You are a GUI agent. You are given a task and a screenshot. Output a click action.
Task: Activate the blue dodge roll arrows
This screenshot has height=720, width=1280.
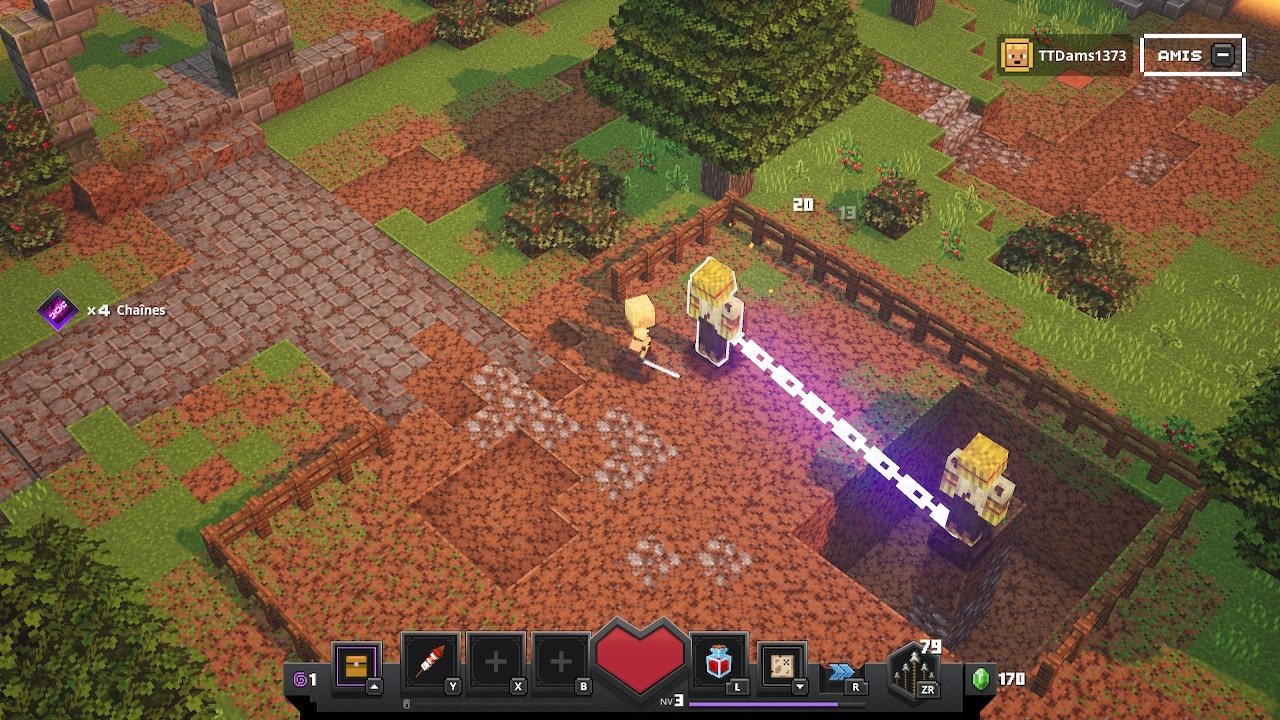tap(842, 672)
